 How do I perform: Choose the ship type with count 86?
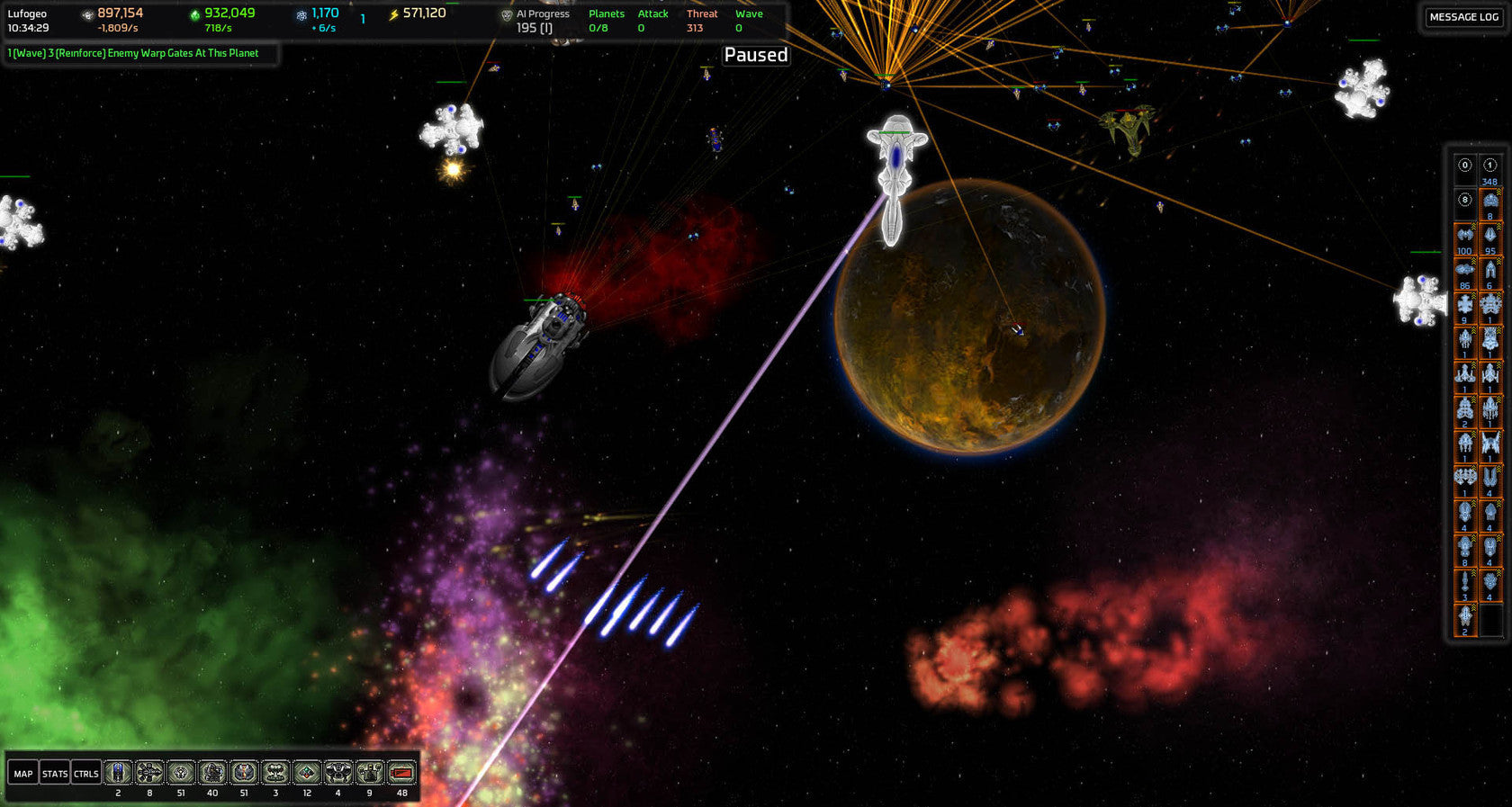point(1465,270)
